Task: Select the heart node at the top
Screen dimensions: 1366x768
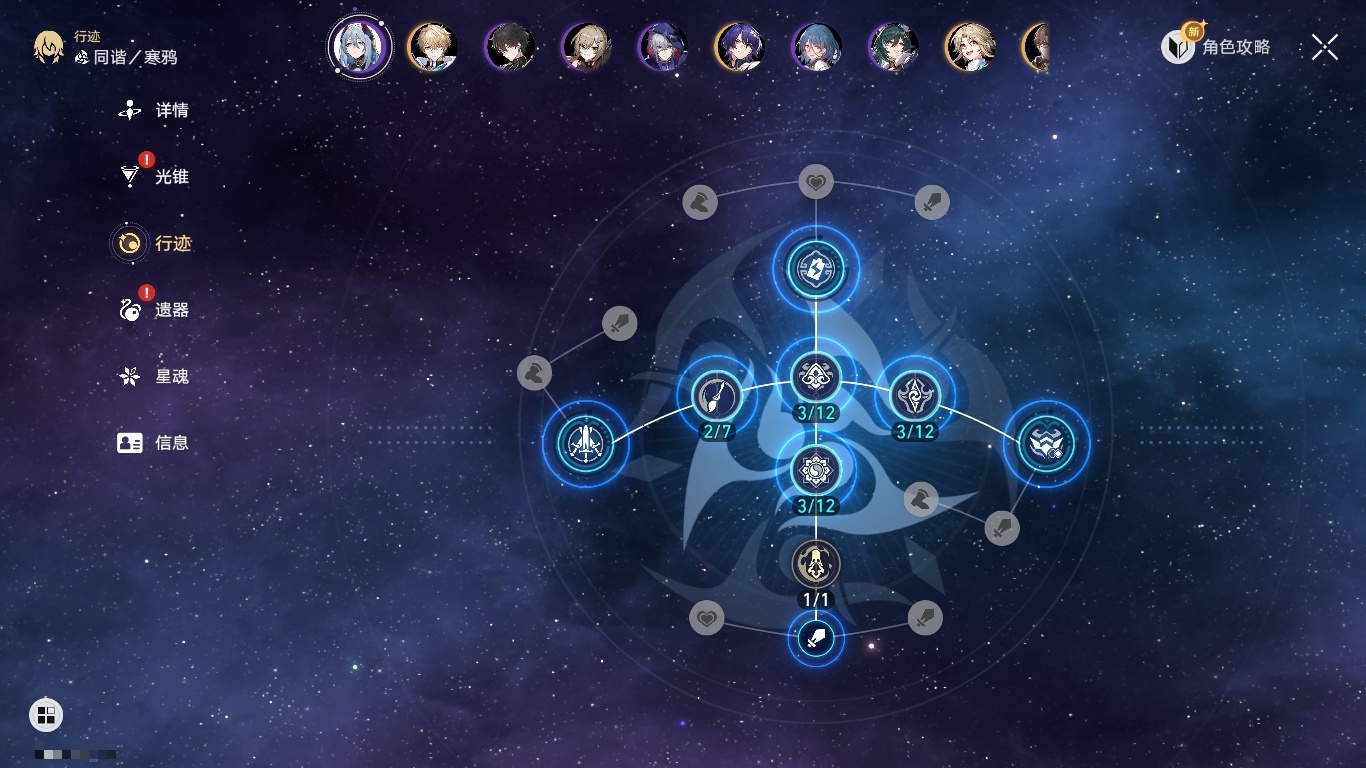Action: (816, 182)
